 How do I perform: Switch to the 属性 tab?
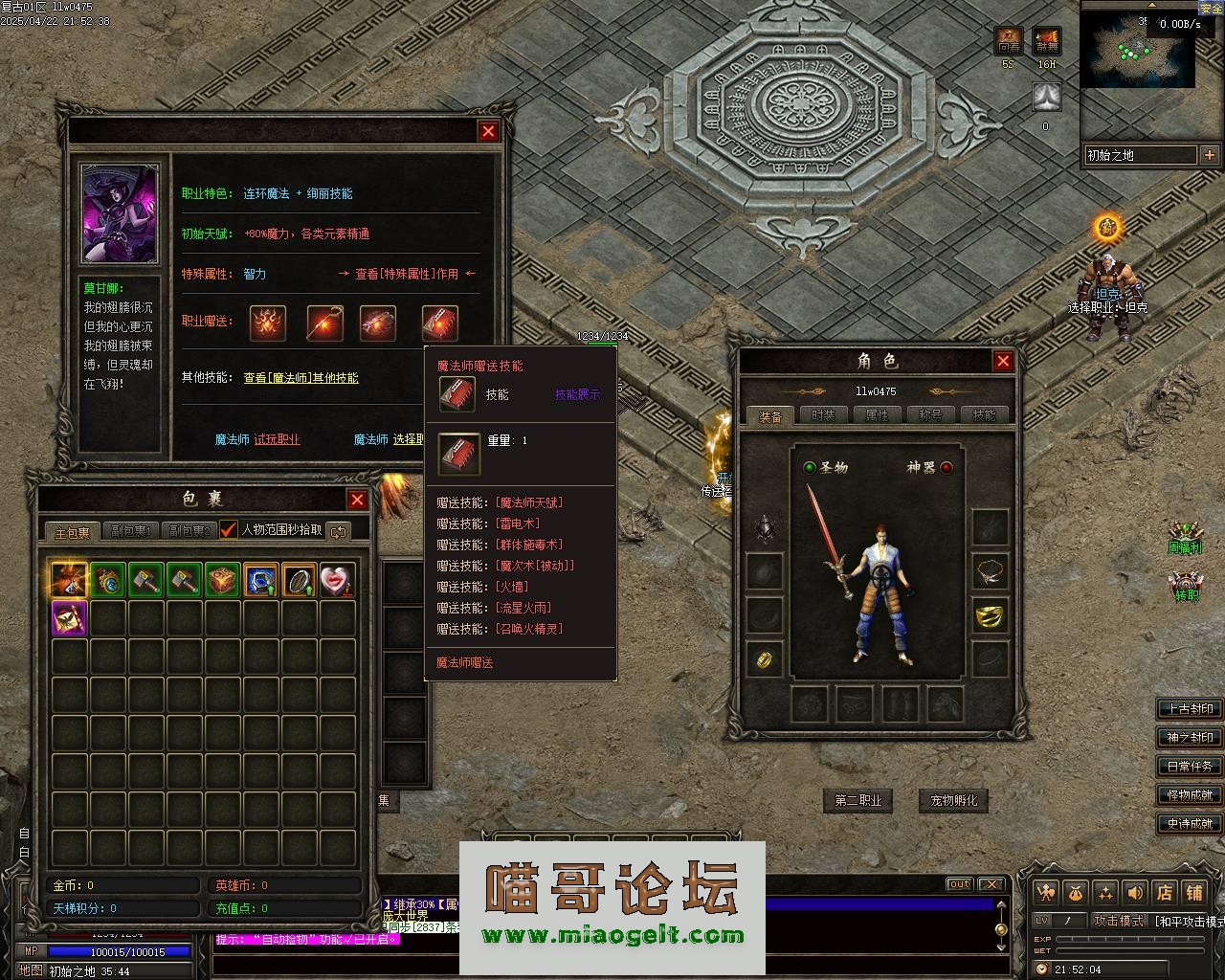(877, 415)
